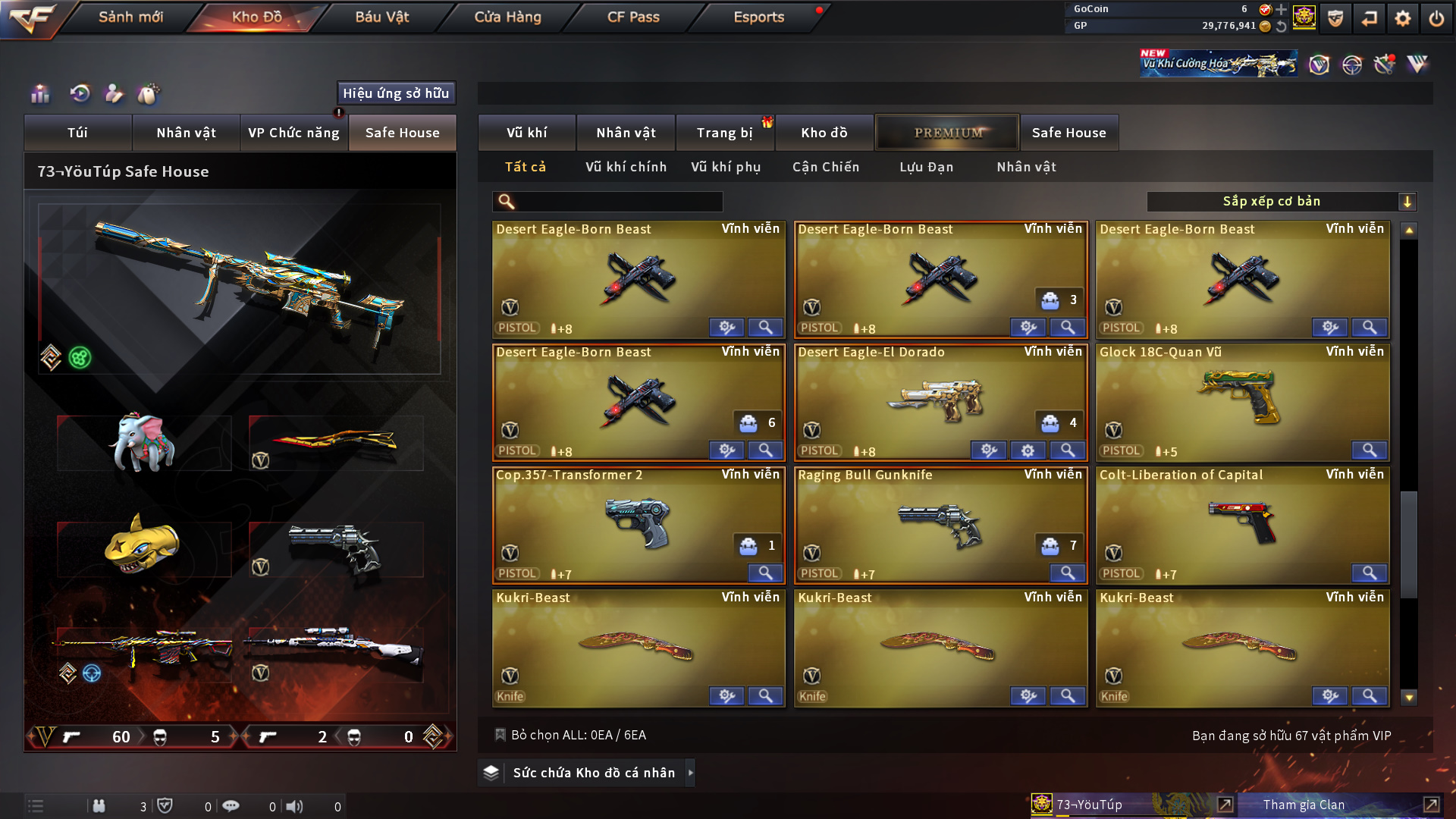Choose the Cop.357-Transformer 2 pistol
1456x819 pixels.
[637, 522]
